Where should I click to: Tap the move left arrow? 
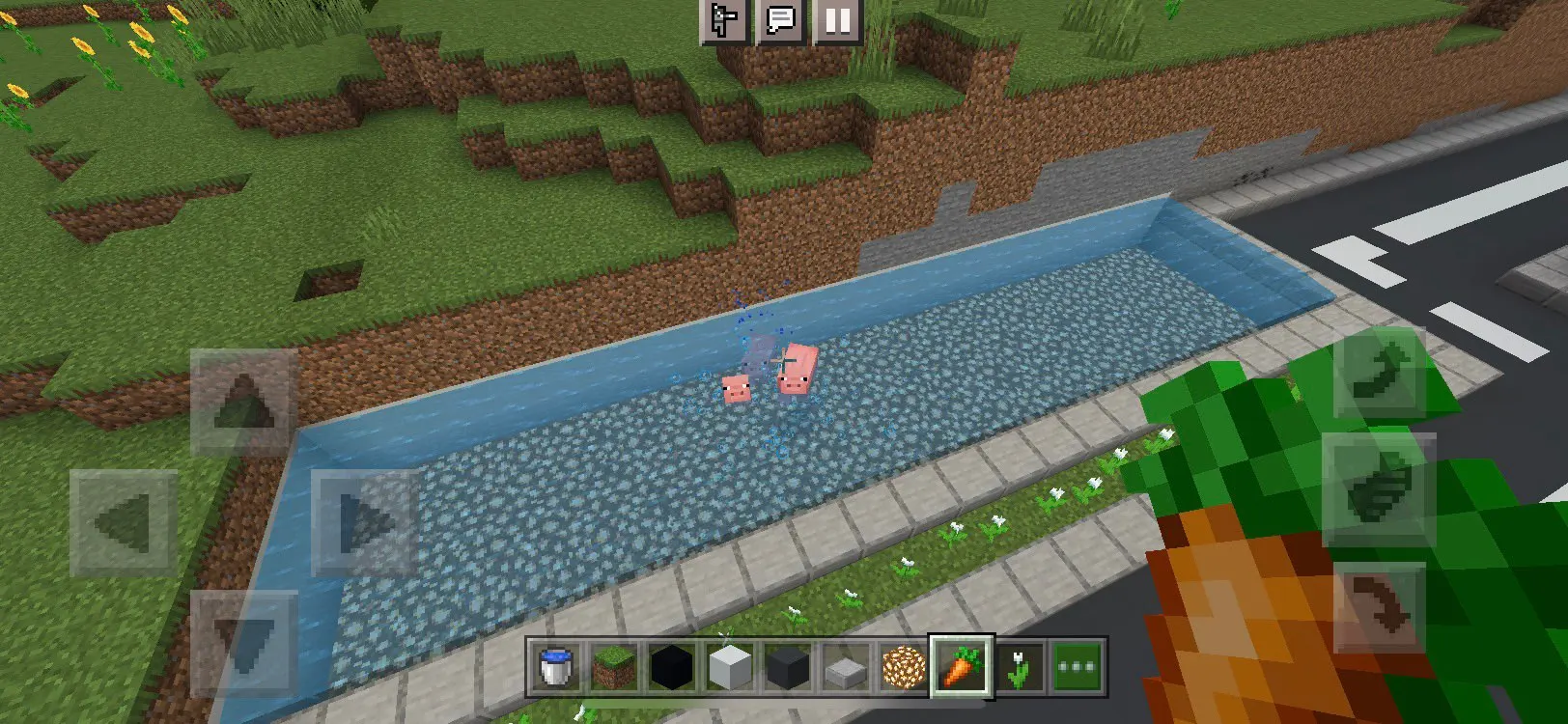(124, 522)
